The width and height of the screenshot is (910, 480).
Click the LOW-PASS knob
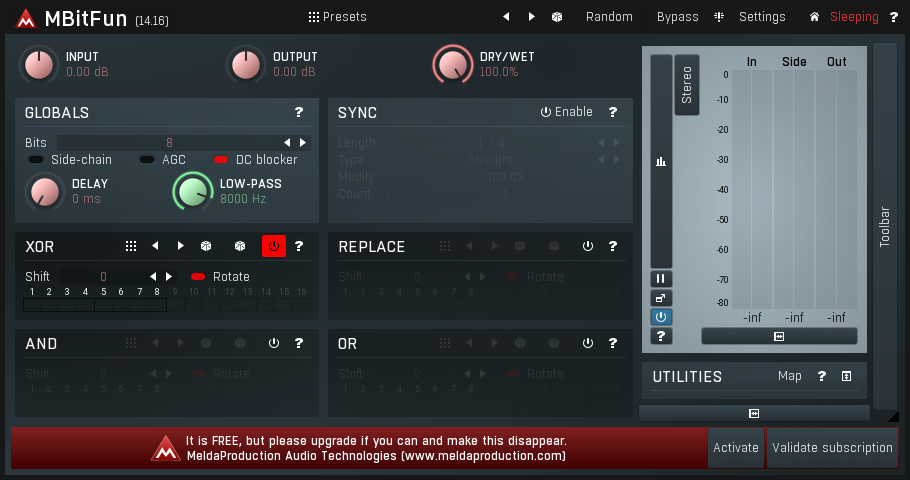[x=193, y=191]
